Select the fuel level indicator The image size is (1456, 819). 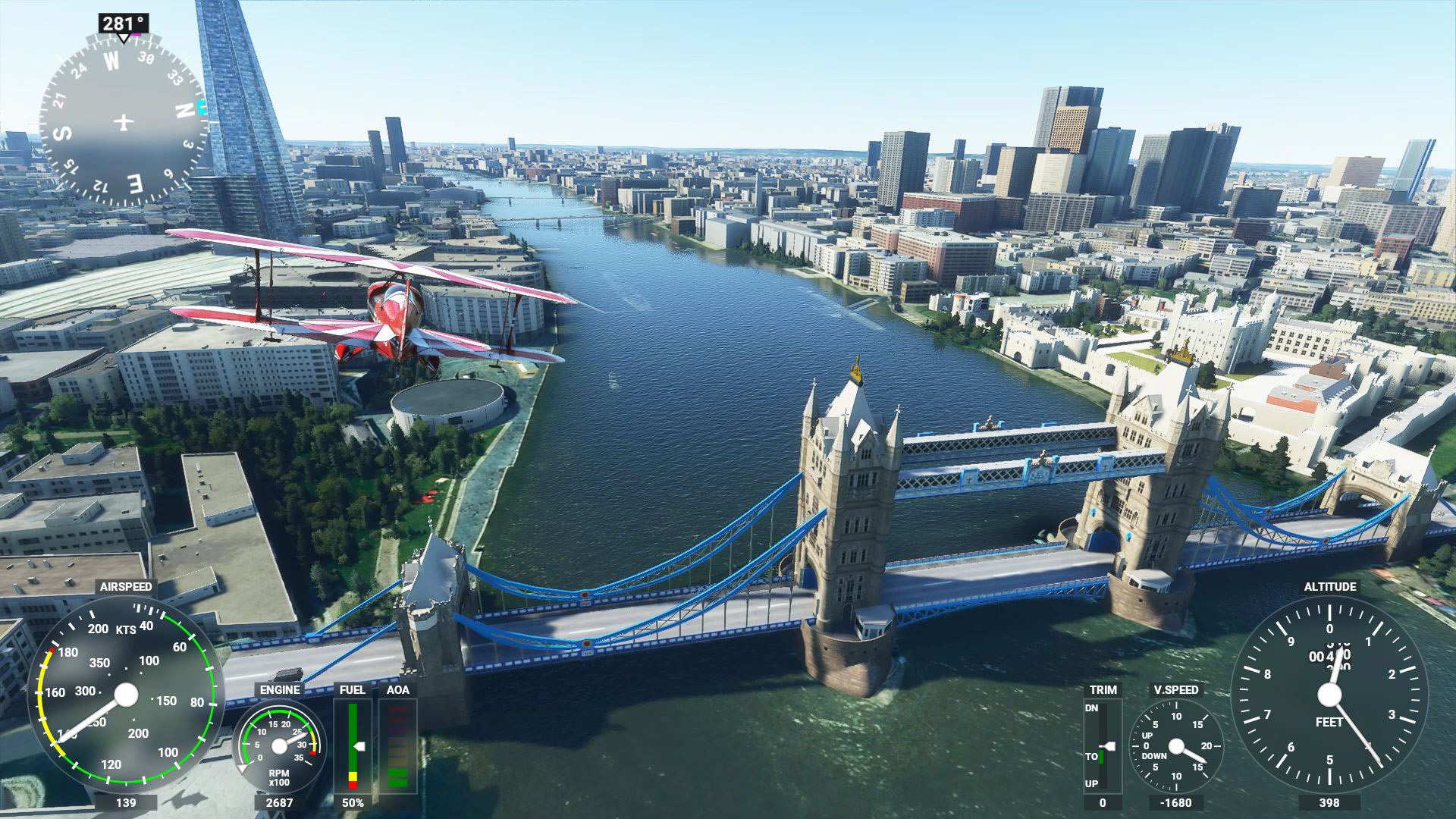pyautogui.click(x=353, y=746)
